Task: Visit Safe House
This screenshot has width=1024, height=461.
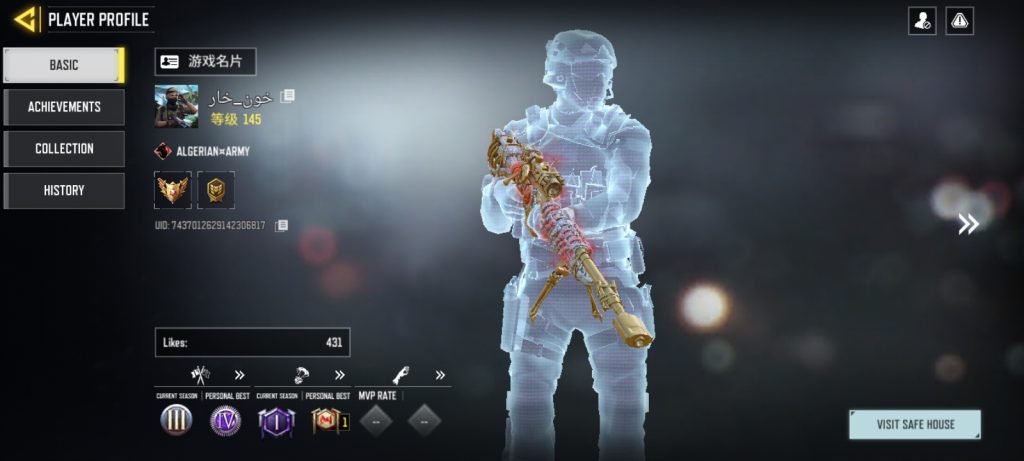Action: (x=915, y=424)
